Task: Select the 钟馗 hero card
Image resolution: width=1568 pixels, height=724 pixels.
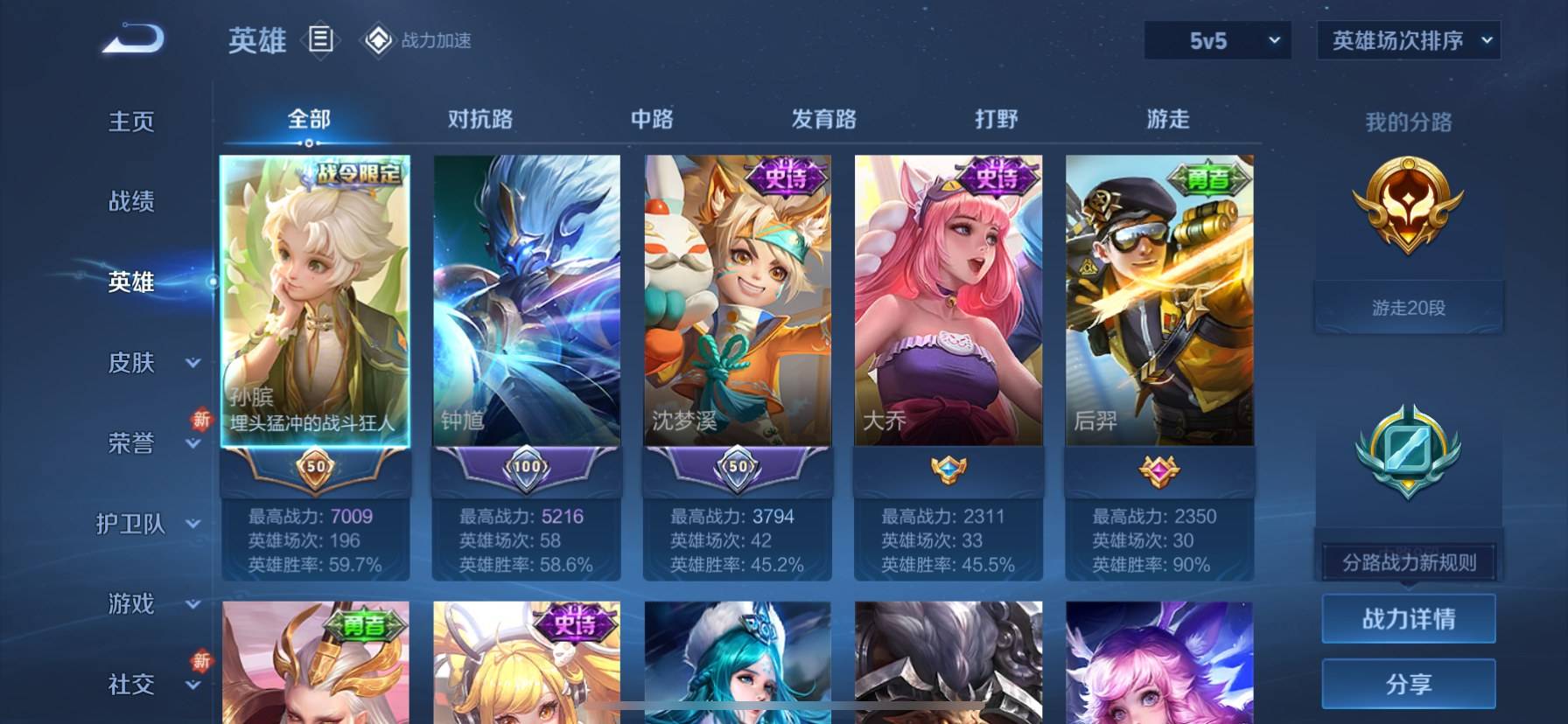Action: 527,302
